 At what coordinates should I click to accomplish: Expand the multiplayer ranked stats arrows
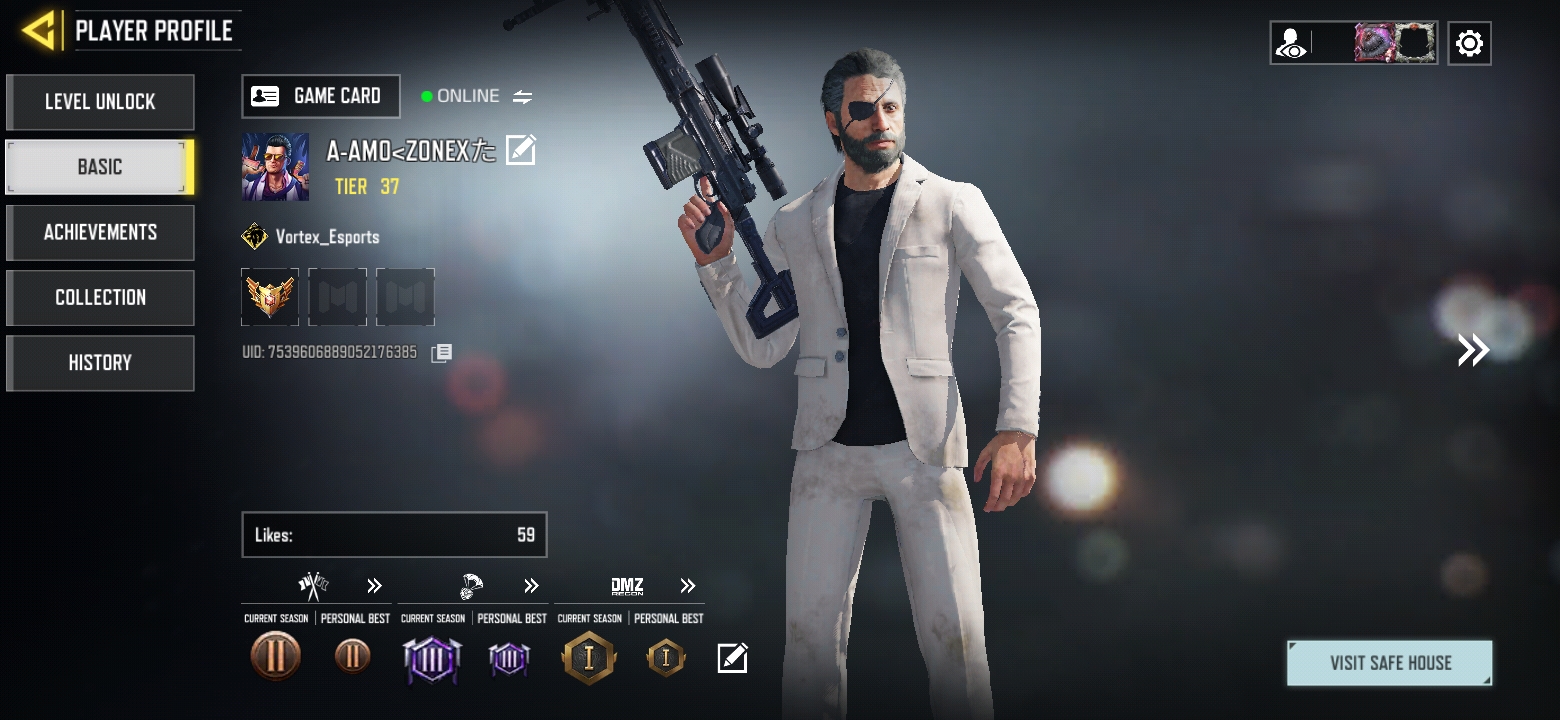[374, 586]
